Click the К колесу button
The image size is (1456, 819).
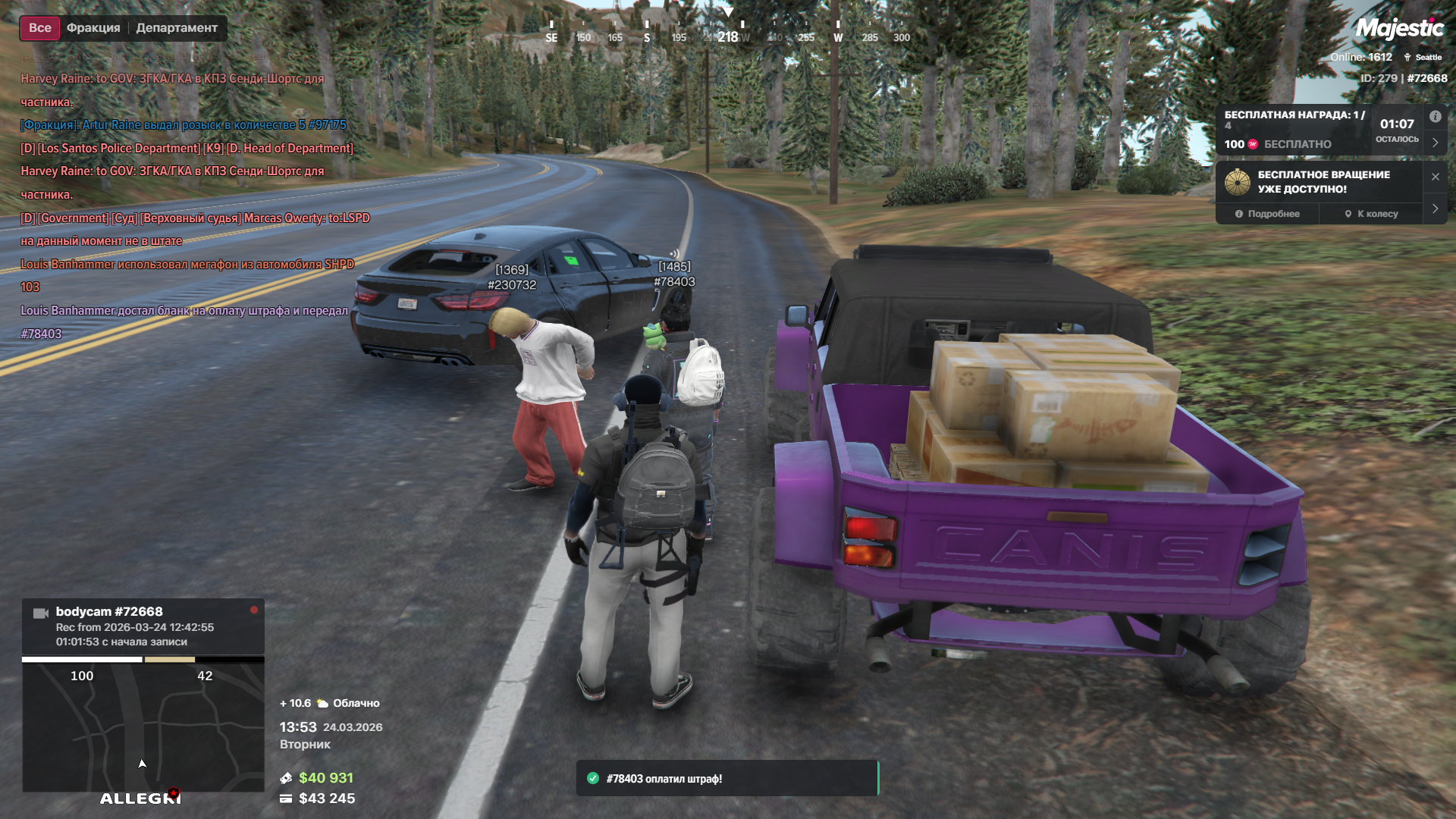pos(1371,214)
